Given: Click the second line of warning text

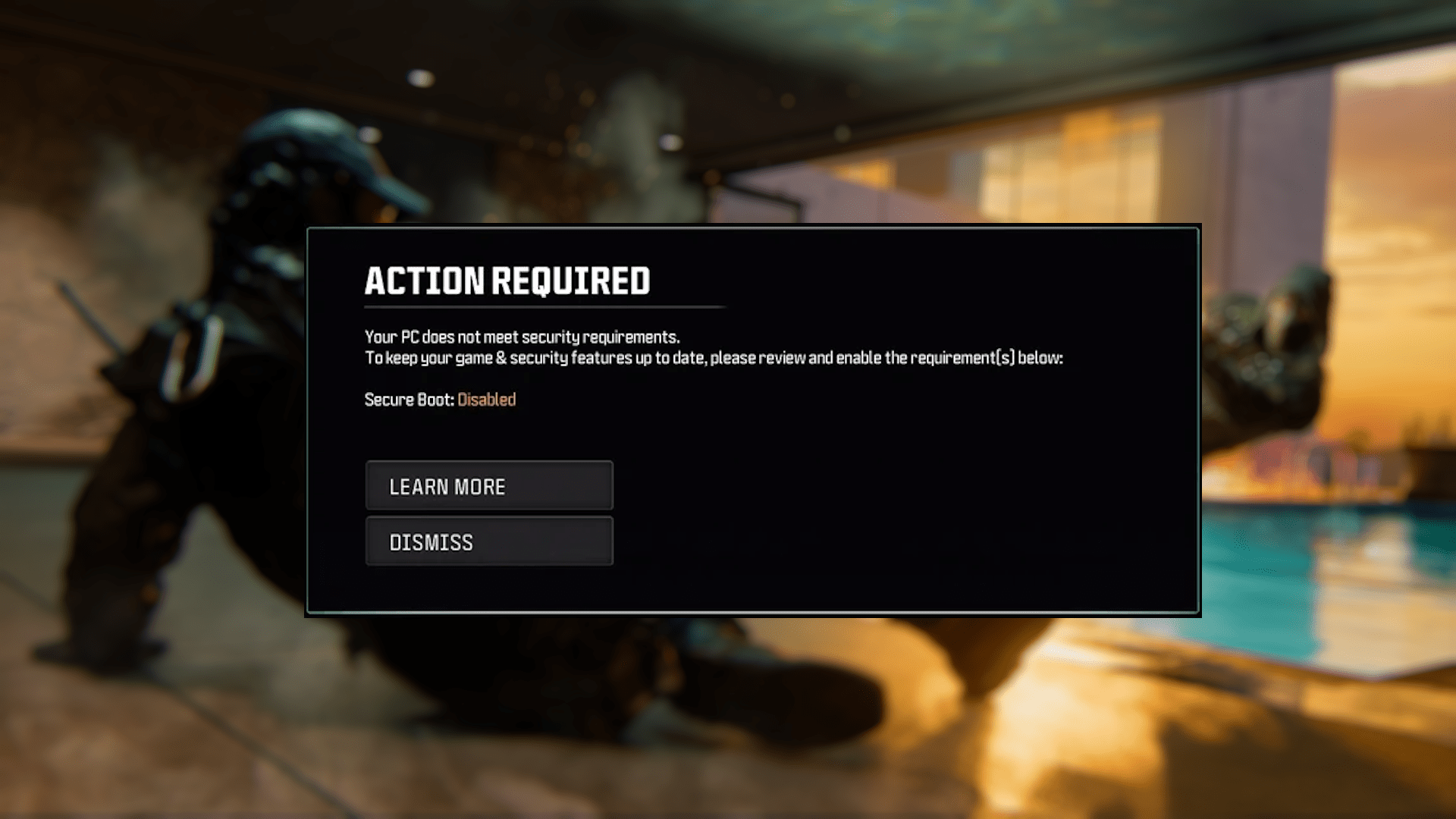Looking at the screenshot, I should point(713,358).
